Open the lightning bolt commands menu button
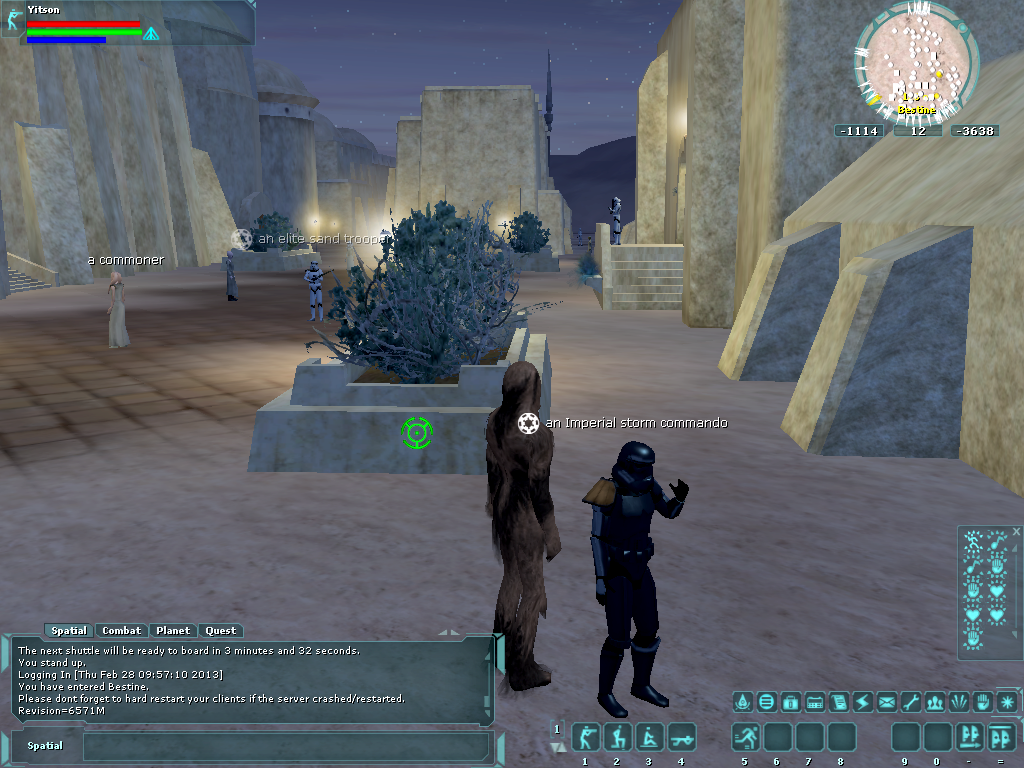Viewport: 1024px width, 768px height. 863,702
